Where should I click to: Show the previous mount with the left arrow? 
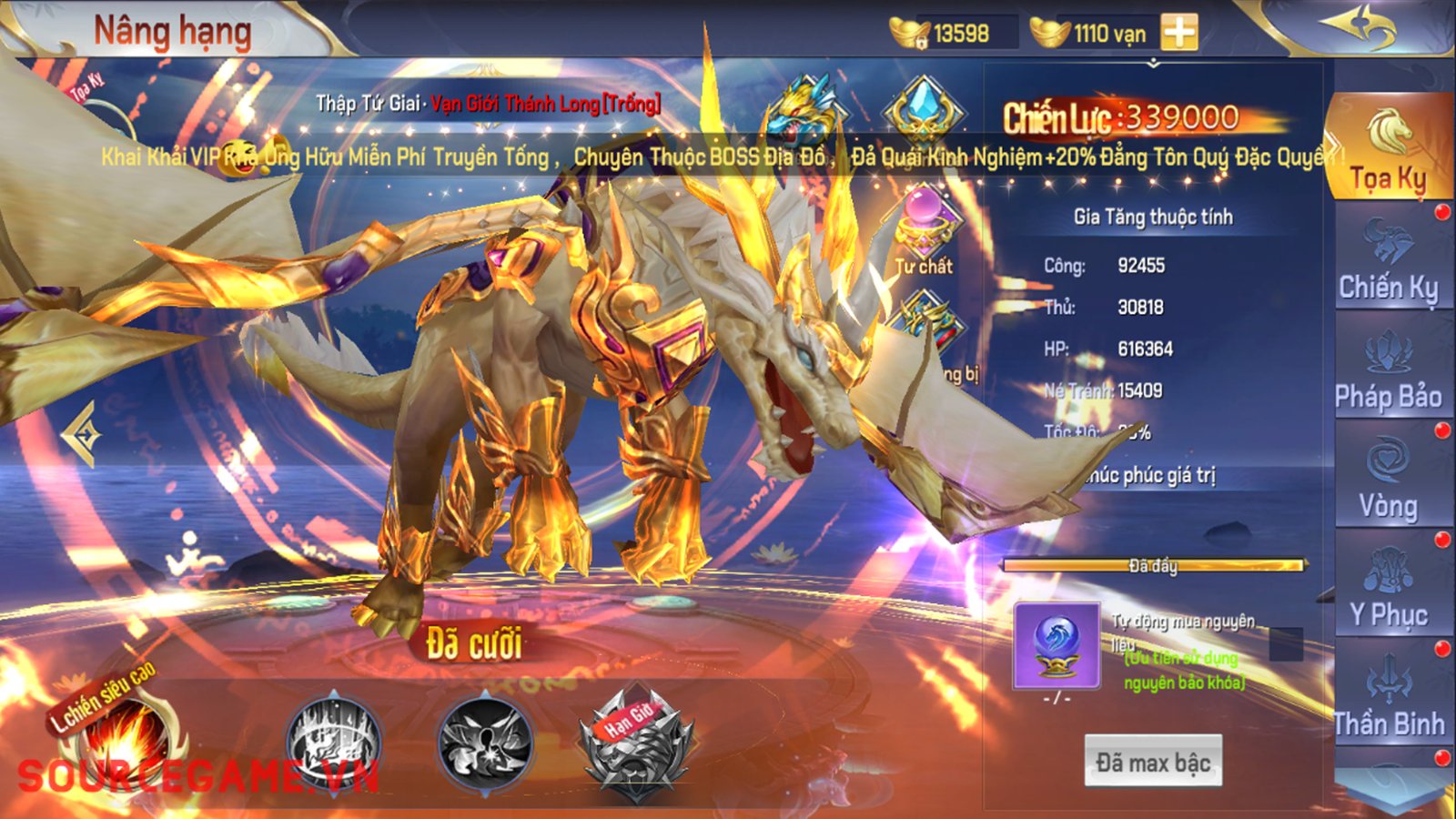(82, 435)
